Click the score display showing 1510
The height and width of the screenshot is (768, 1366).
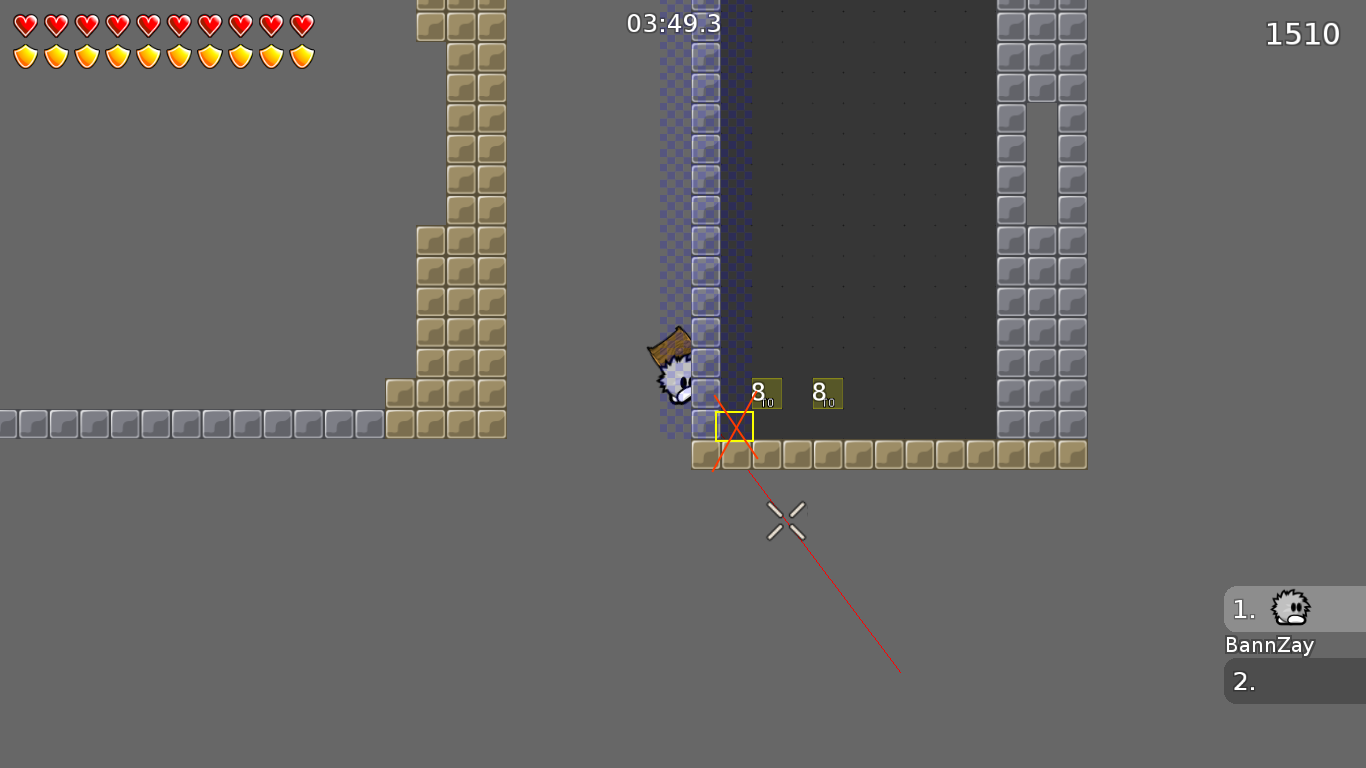tap(1303, 33)
